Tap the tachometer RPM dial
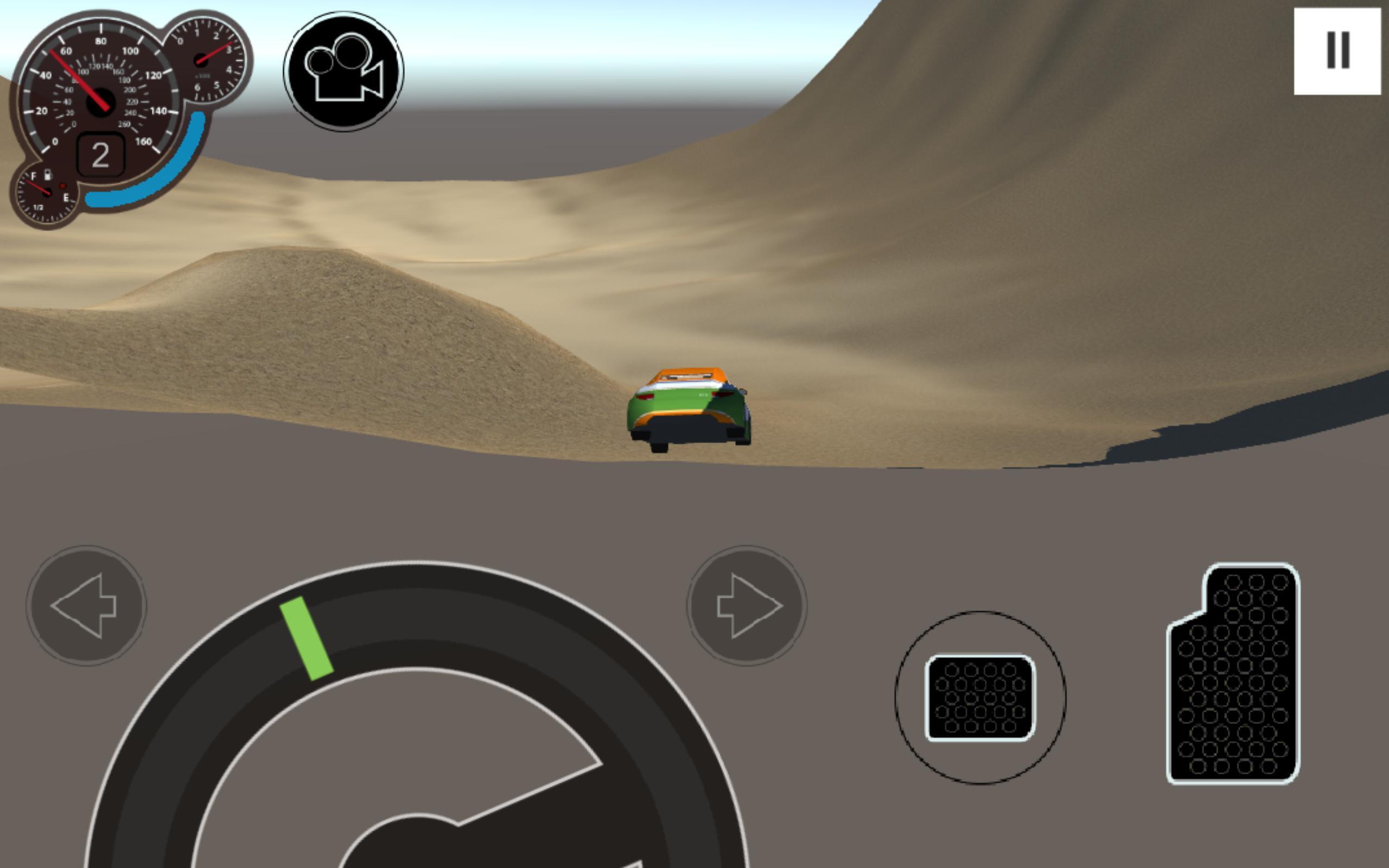 201,60
